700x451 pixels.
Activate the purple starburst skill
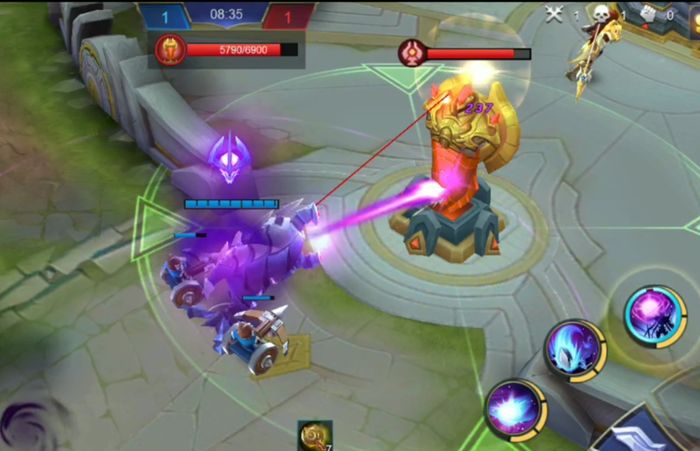[515, 410]
